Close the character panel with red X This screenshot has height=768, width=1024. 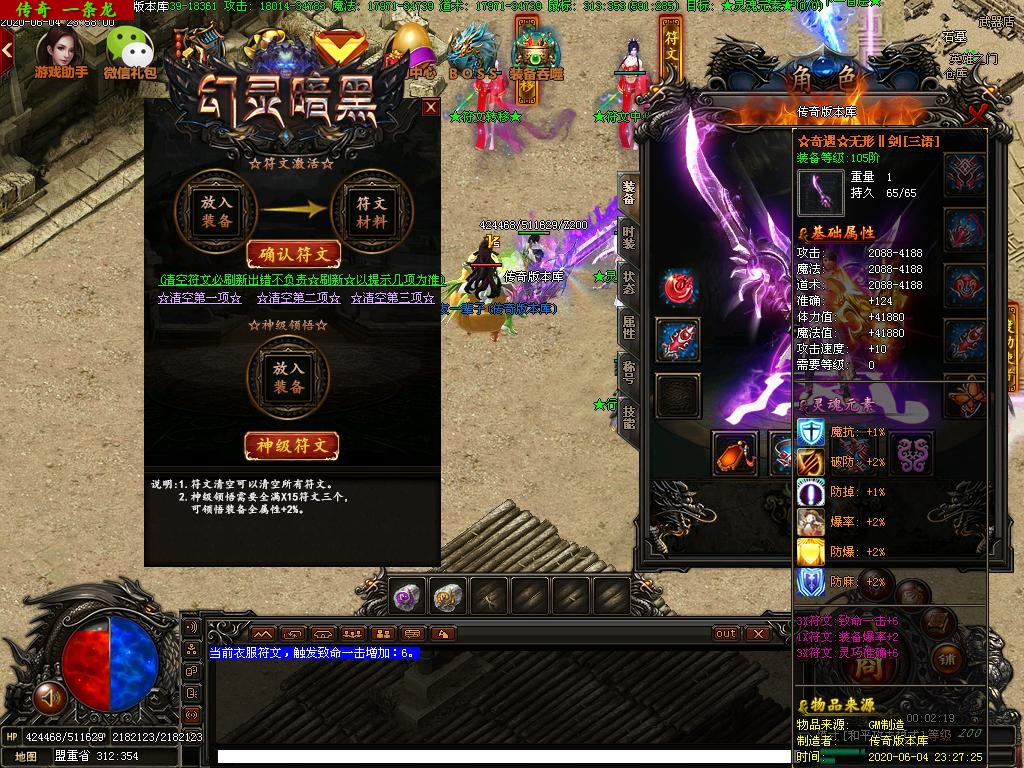coord(977,112)
